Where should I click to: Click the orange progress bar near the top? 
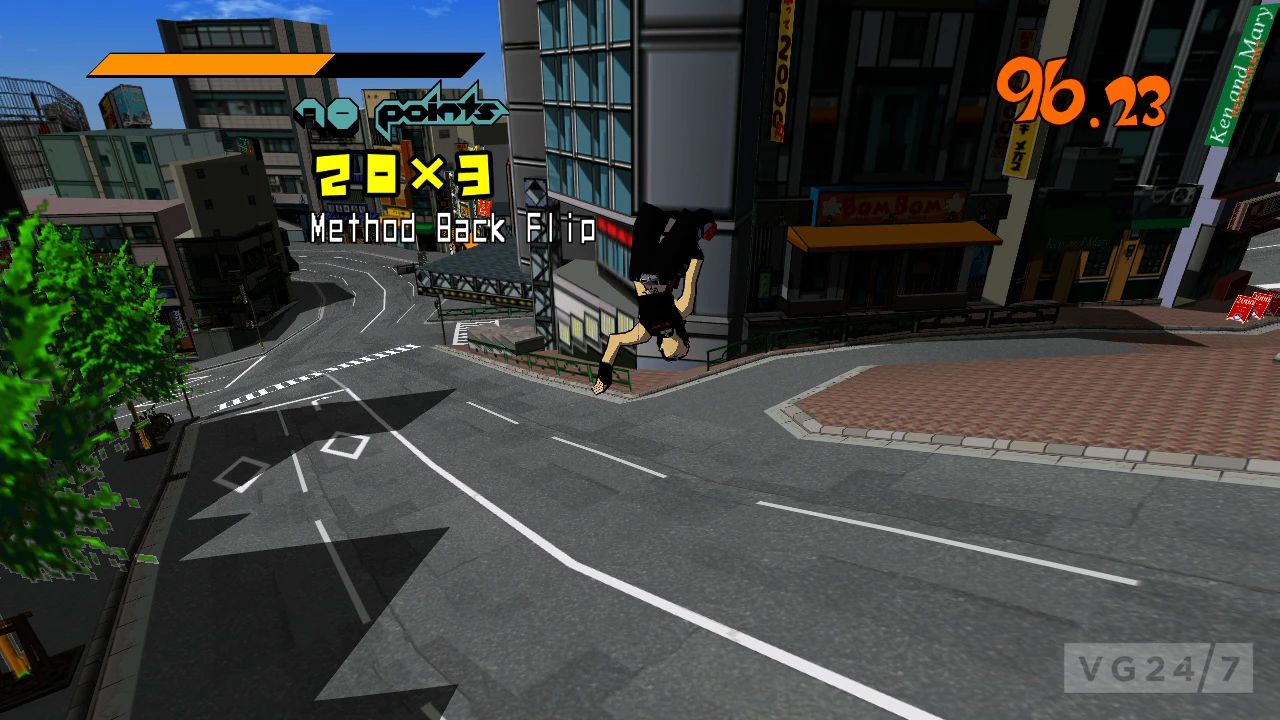[x=210, y=62]
